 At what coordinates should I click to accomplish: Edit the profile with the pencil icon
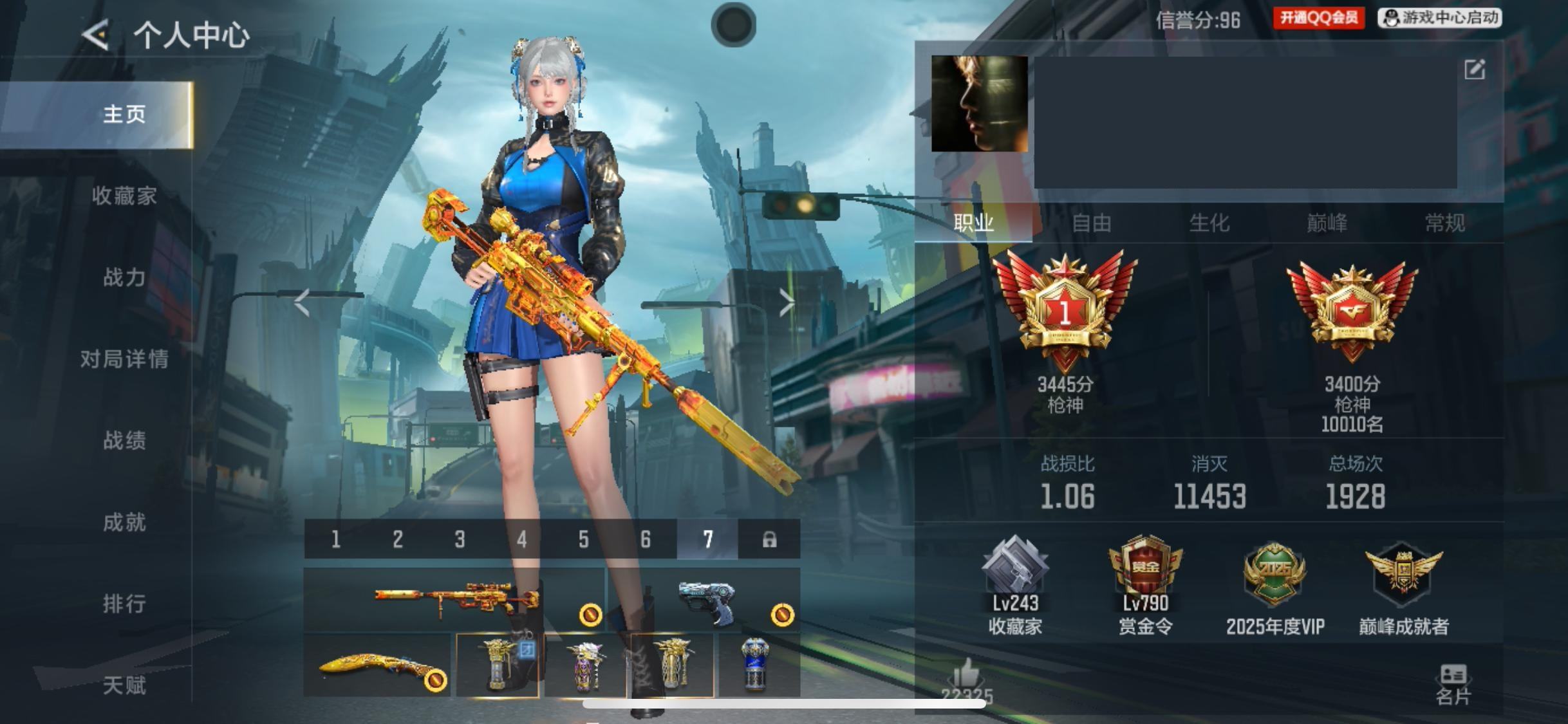point(1475,70)
